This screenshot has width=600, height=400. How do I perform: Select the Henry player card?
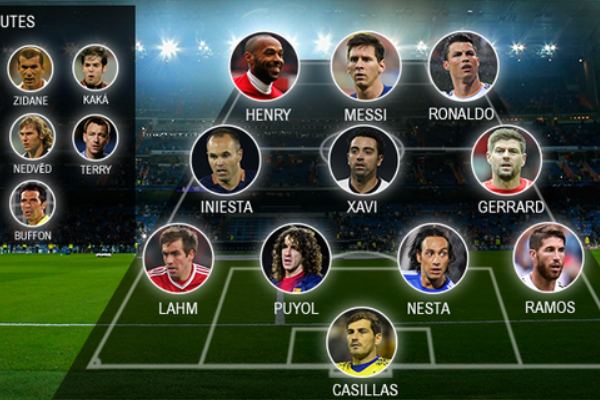tap(264, 66)
